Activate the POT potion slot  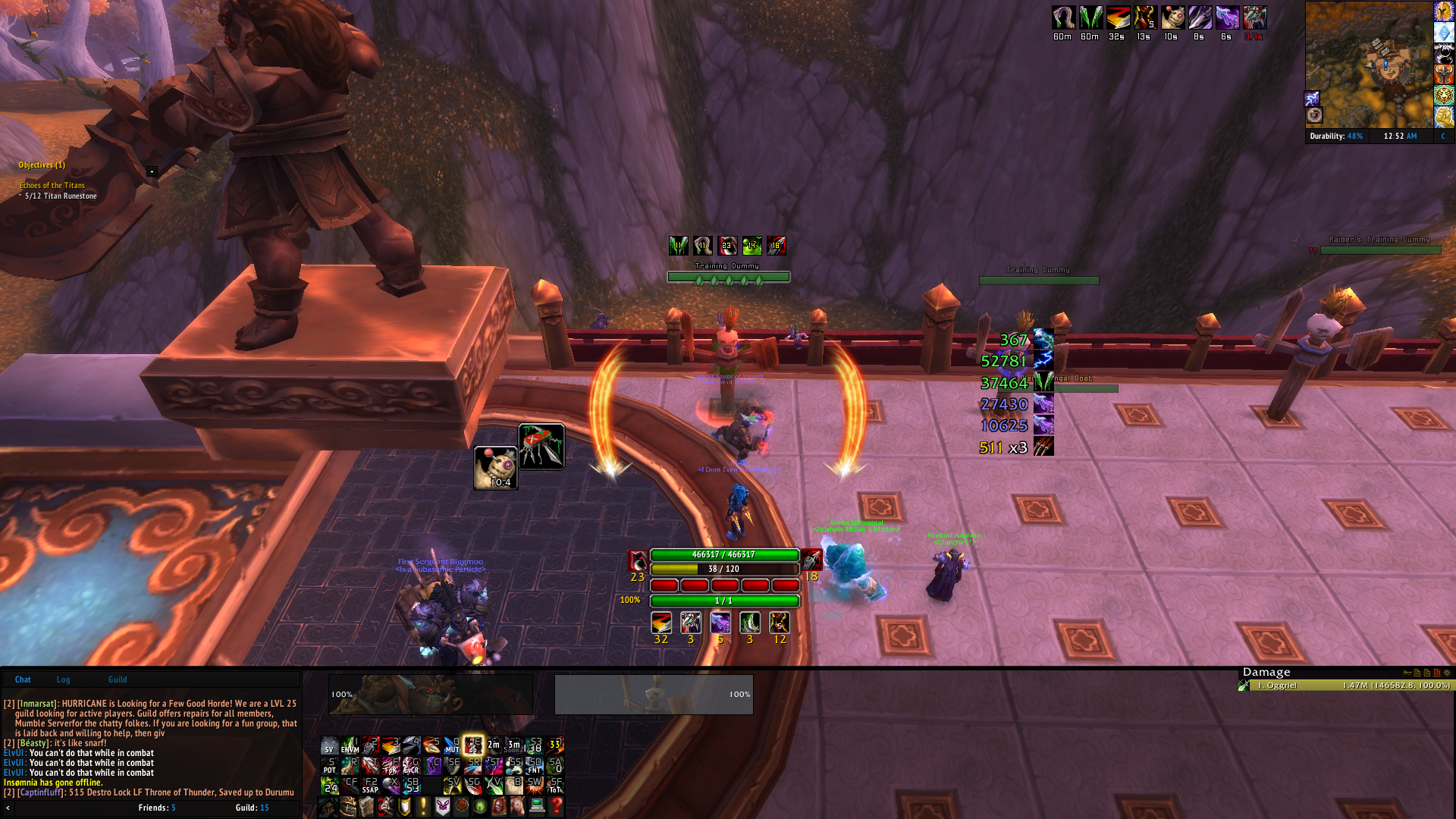point(329,765)
